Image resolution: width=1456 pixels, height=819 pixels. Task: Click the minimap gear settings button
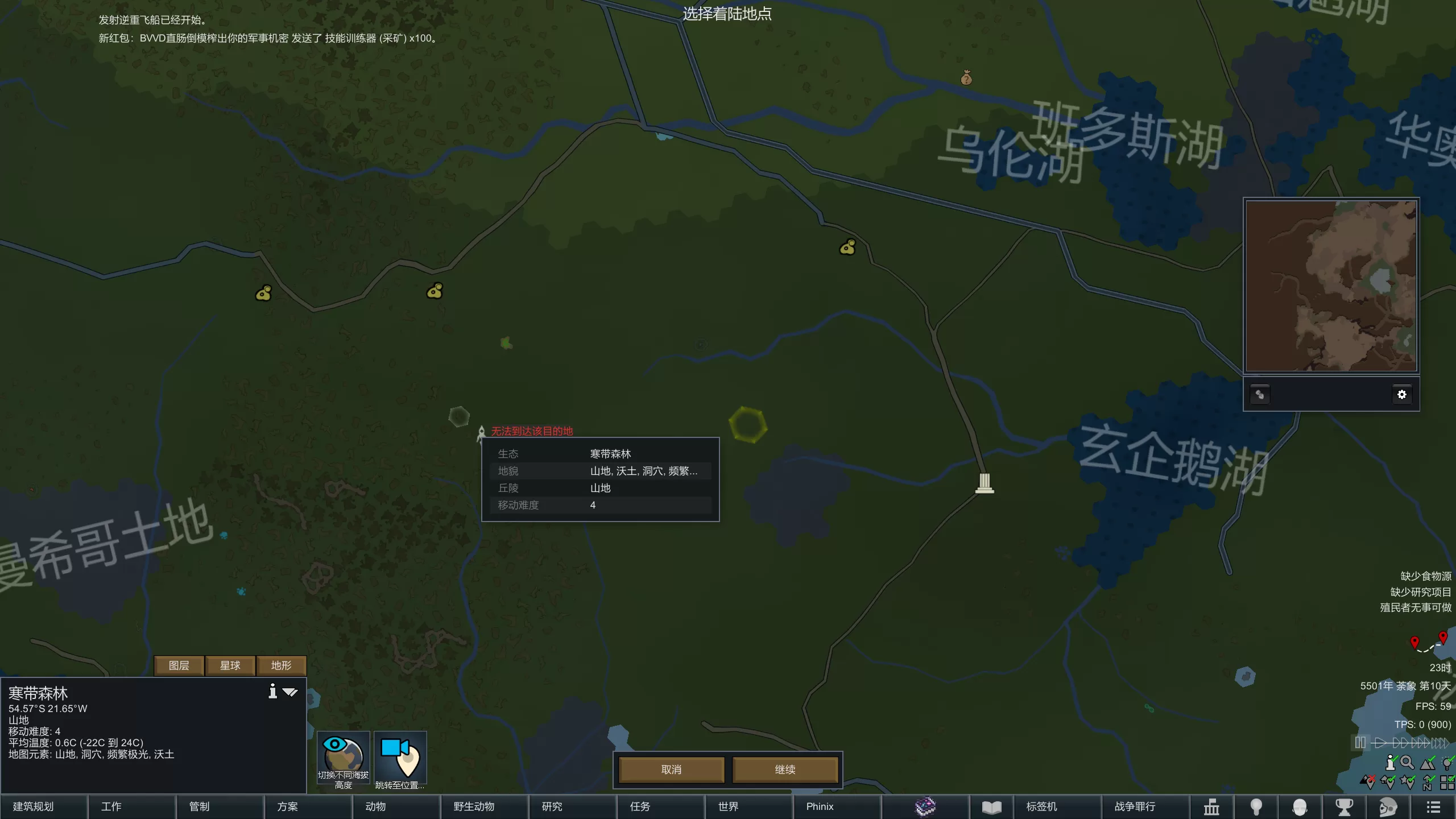(1401, 394)
